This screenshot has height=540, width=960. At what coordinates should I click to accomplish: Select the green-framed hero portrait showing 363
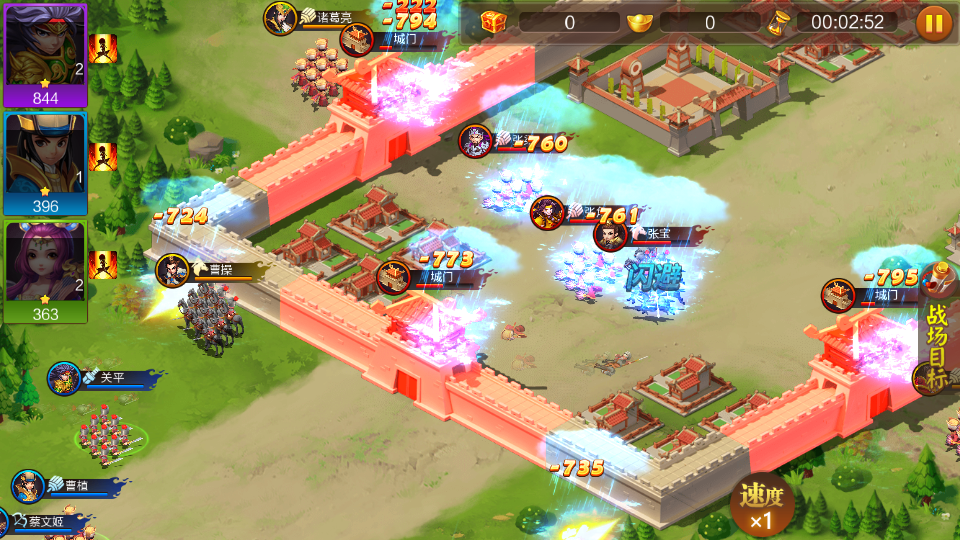[x=45, y=271]
